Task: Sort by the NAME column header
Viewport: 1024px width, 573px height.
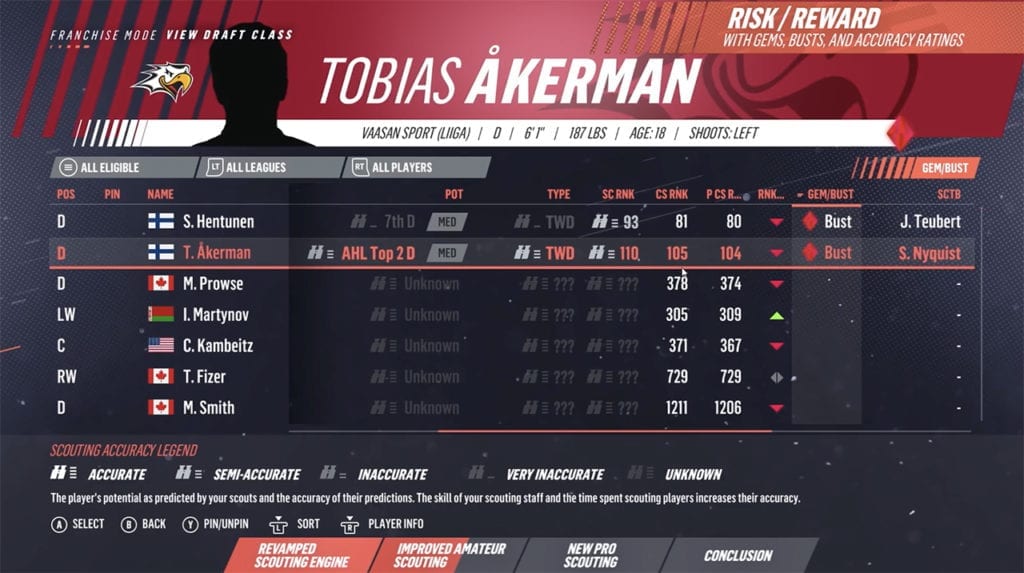Action: click(160, 193)
